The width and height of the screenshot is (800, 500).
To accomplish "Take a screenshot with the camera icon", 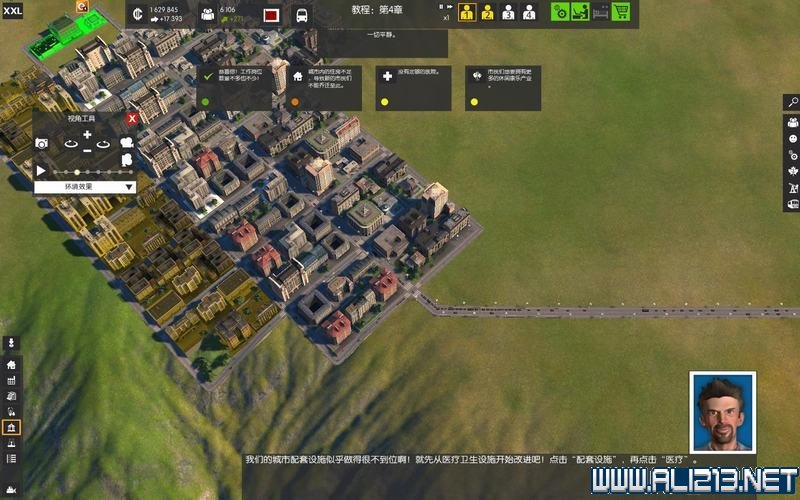I will (42, 144).
